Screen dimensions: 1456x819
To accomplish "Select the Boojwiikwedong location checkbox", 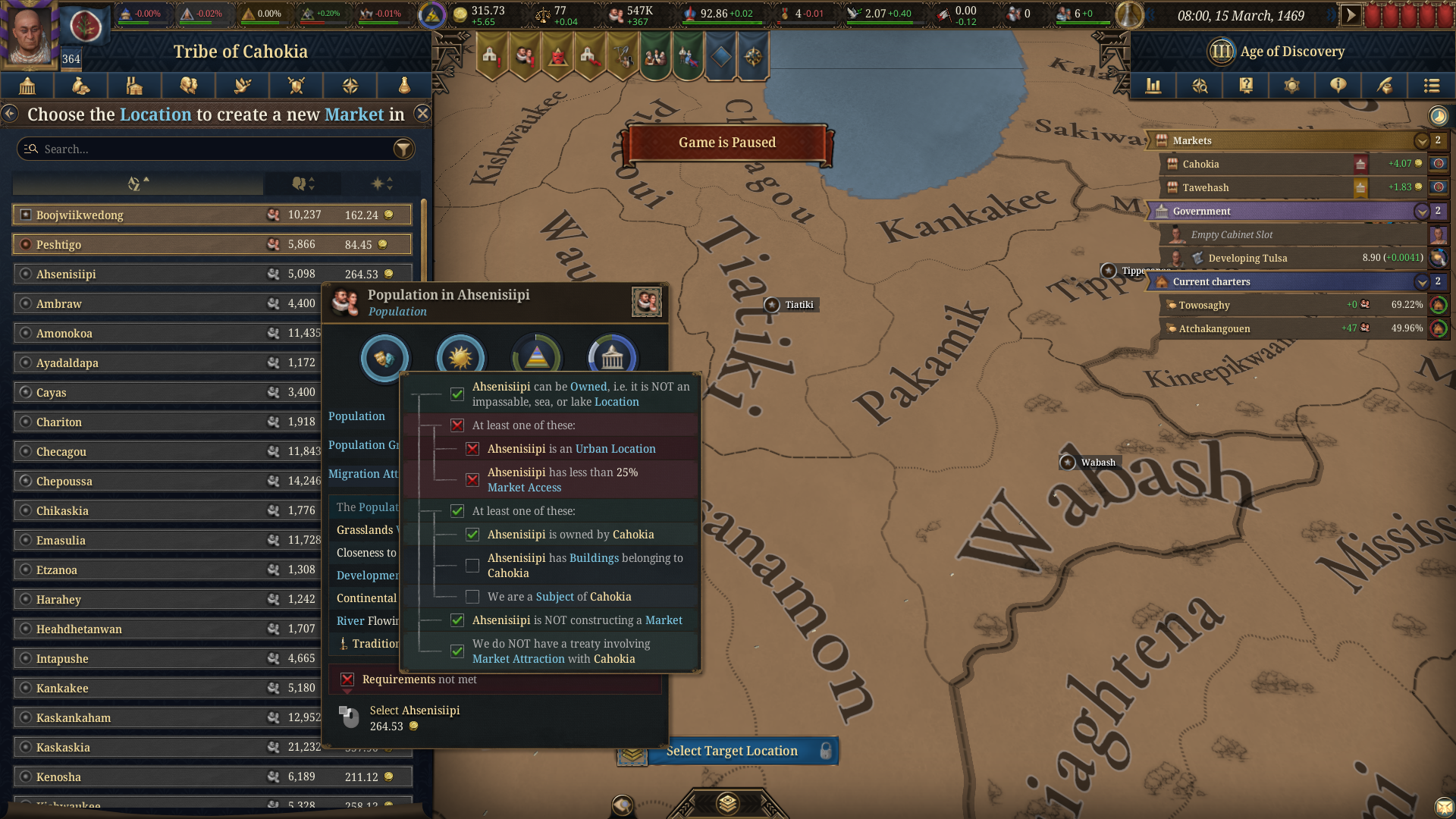I will (25, 215).
